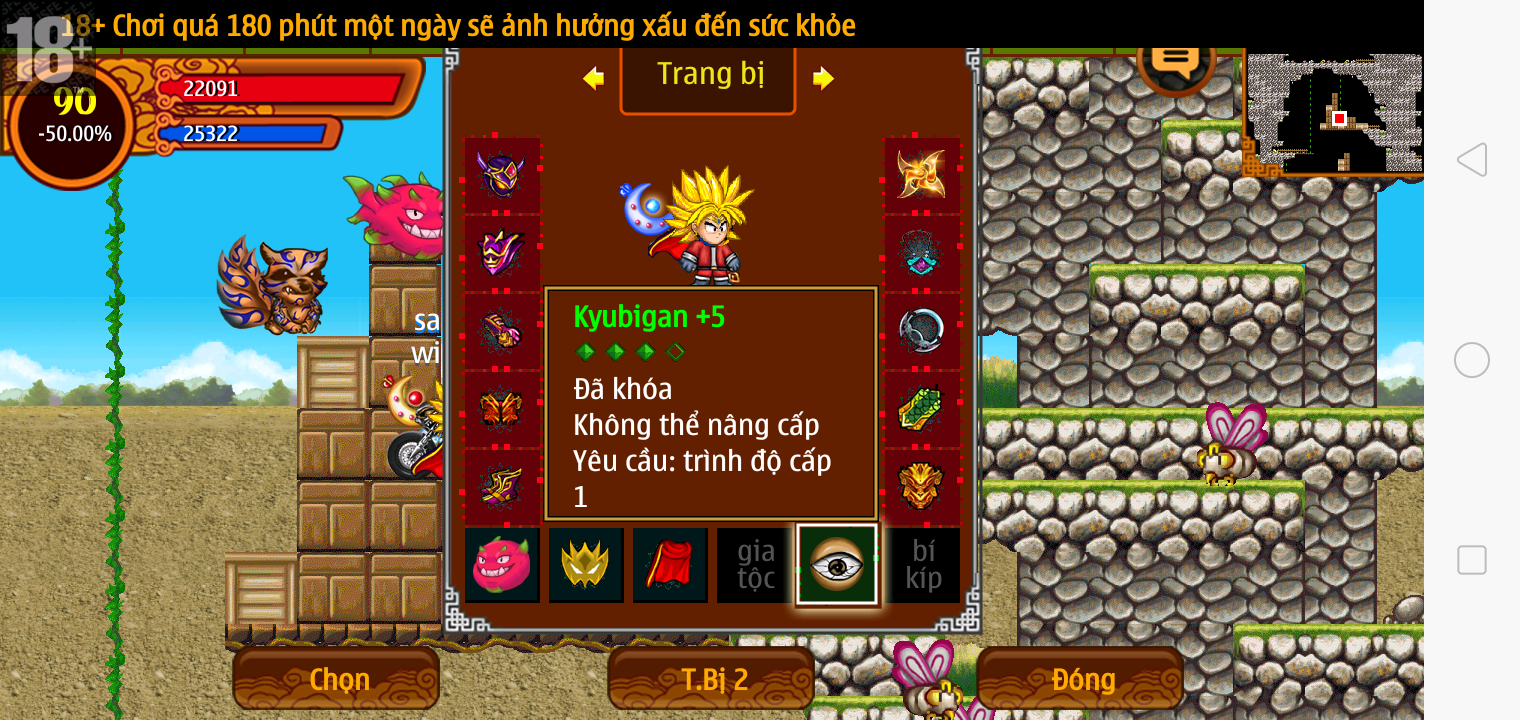The width and height of the screenshot is (1520, 720).
Task: Select the purple and gold boots slot
Action: pos(502,486)
